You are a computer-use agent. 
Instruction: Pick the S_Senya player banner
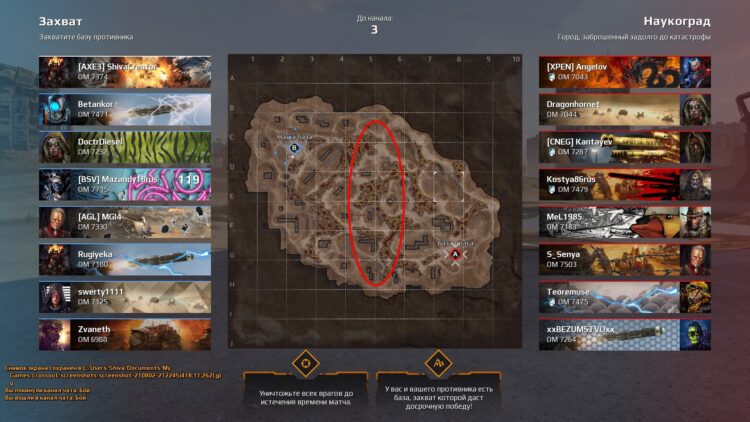click(625, 259)
